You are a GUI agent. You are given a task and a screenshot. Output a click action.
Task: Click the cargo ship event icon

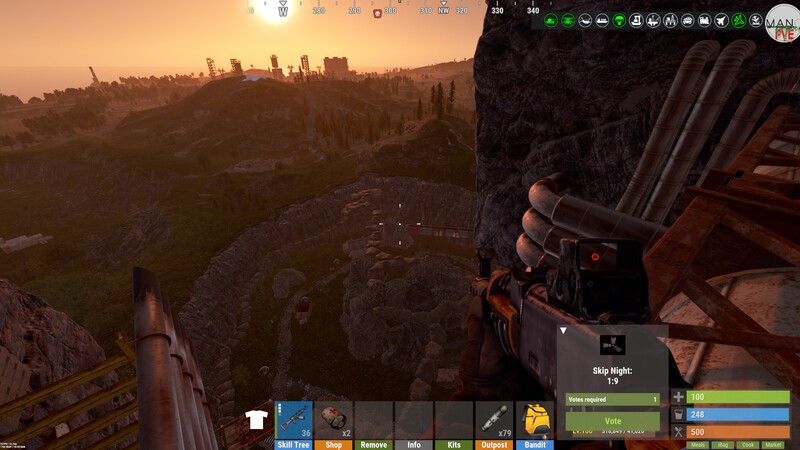click(603, 20)
